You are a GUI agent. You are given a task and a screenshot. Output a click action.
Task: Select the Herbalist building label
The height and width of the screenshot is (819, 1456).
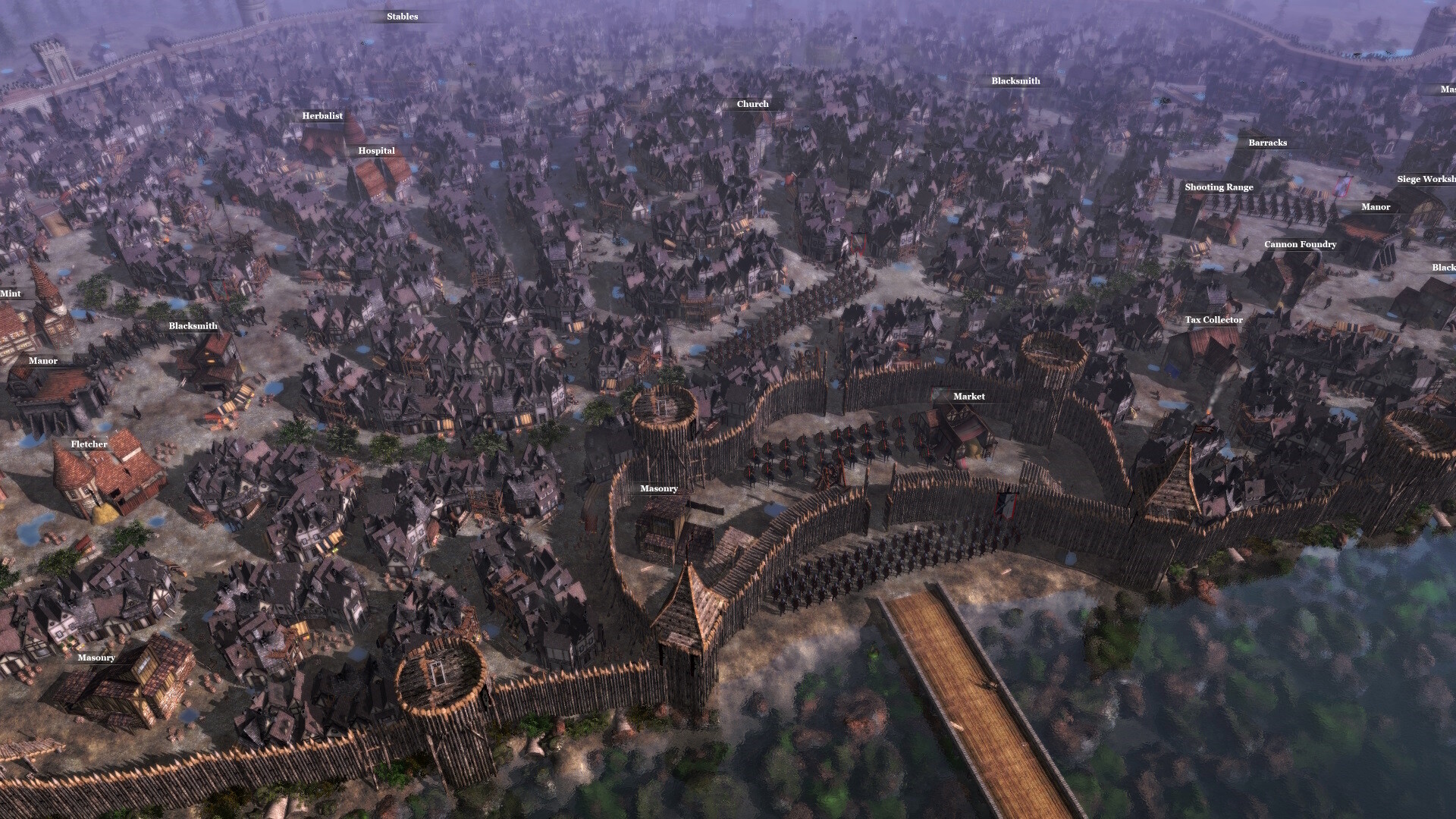[322, 116]
